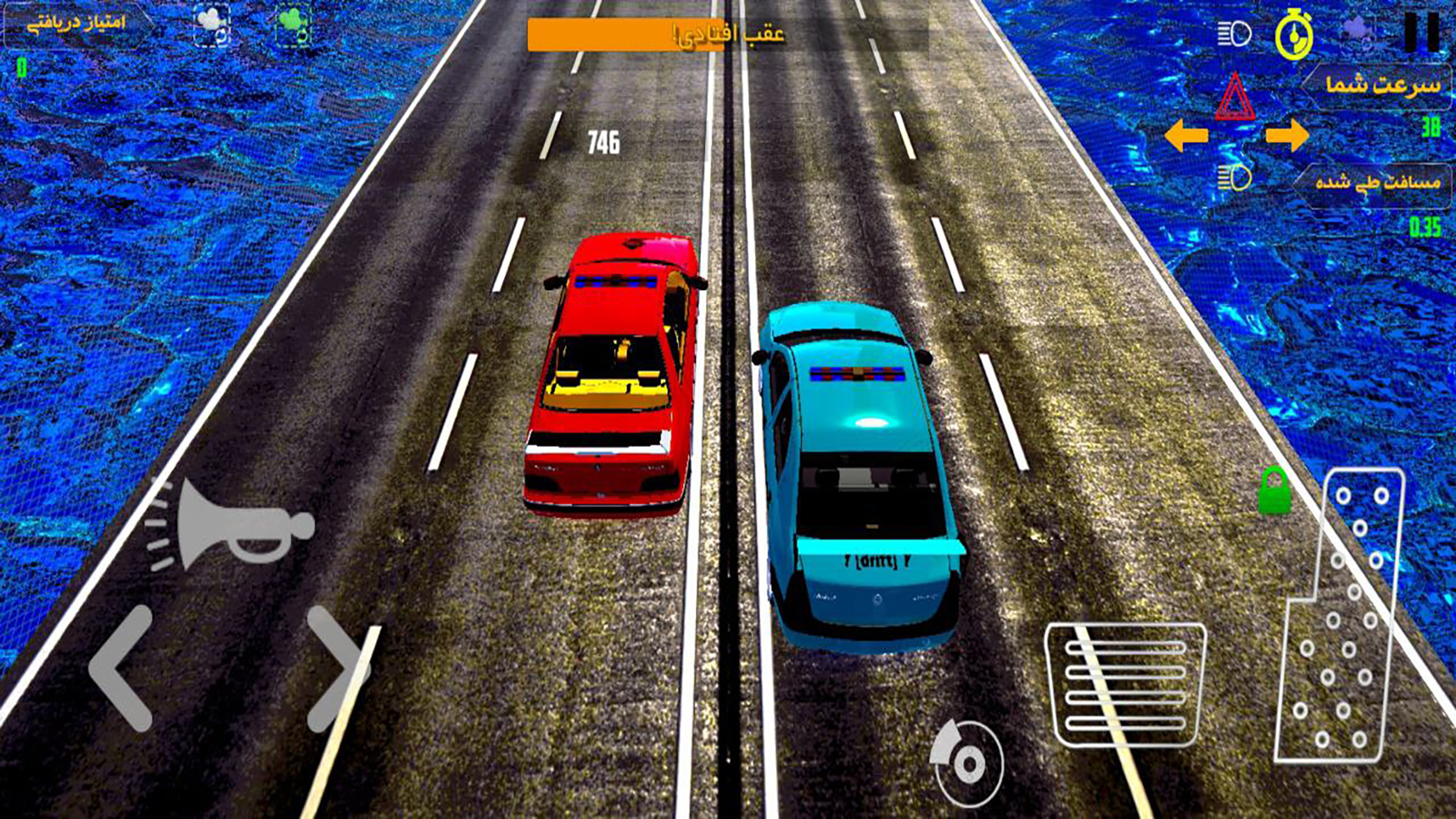The image size is (1456, 819).
Task: Toggle the yellow headlight beam icon
Action: coord(1234,177)
